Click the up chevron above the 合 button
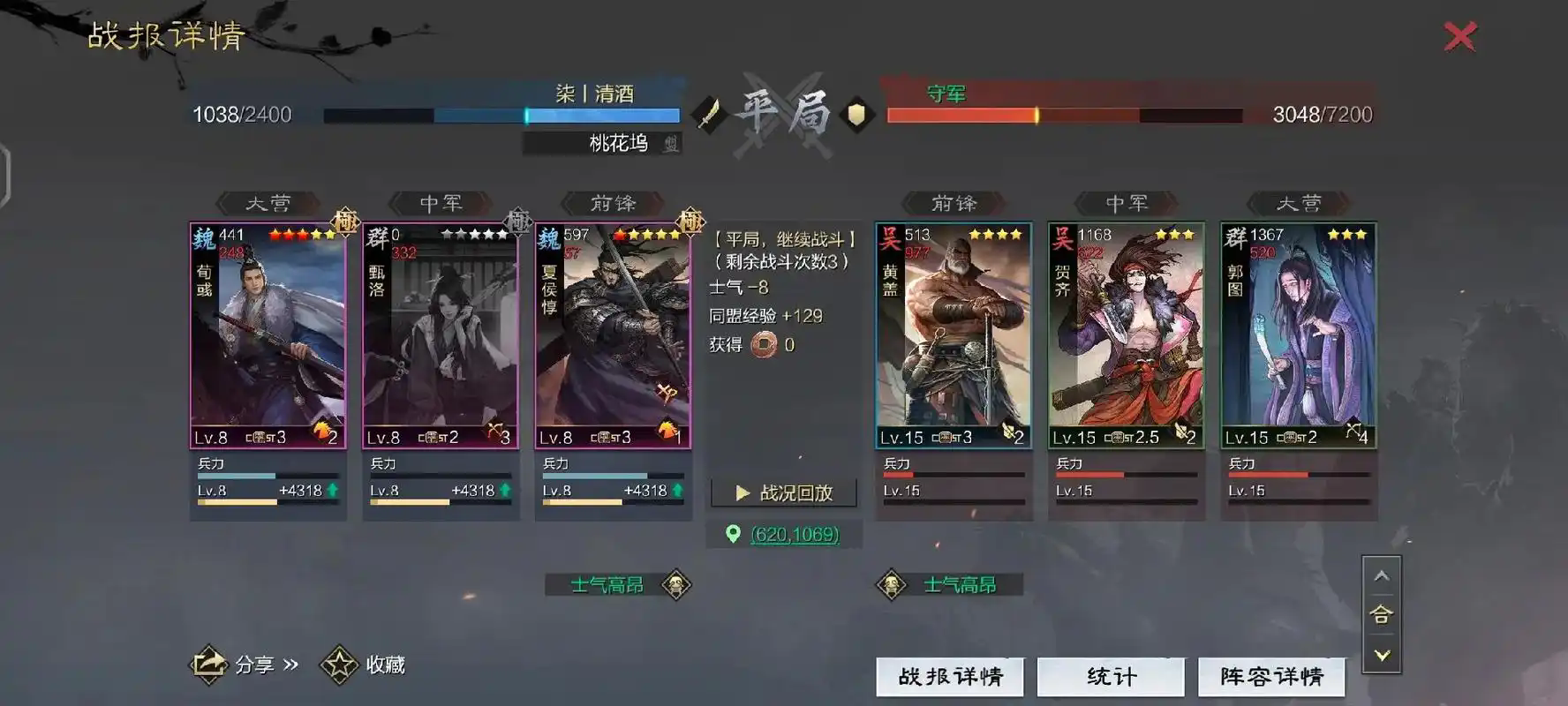The width and height of the screenshot is (1568, 706). pyautogui.click(x=1383, y=575)
